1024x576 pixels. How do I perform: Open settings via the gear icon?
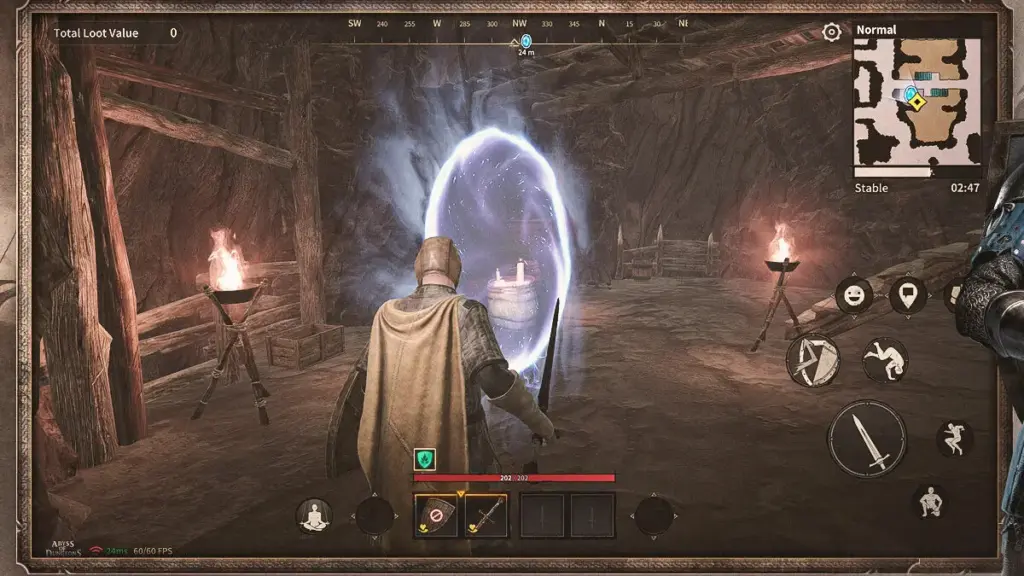coord(831,33)
